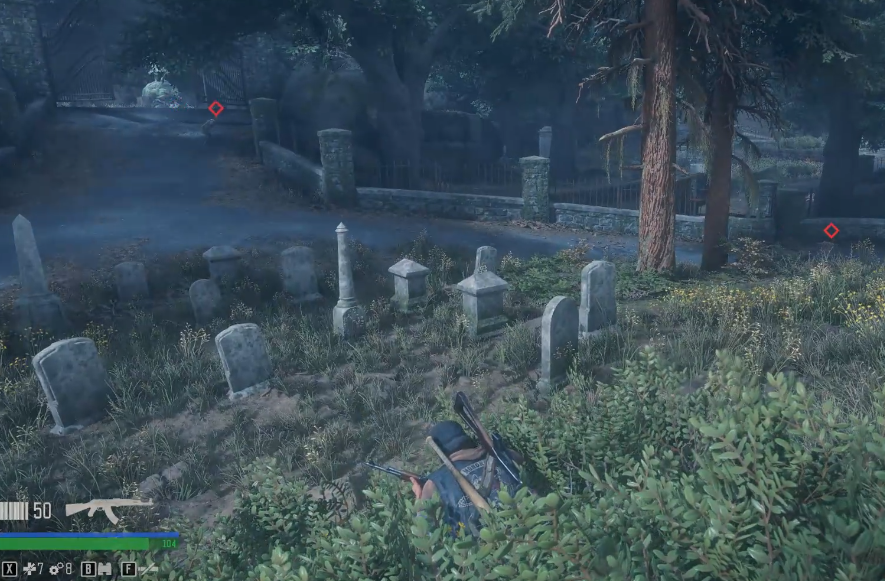Use the bandage icon showing 7
Viewport: 885px width, 581px height.
[x=29, y=569]
